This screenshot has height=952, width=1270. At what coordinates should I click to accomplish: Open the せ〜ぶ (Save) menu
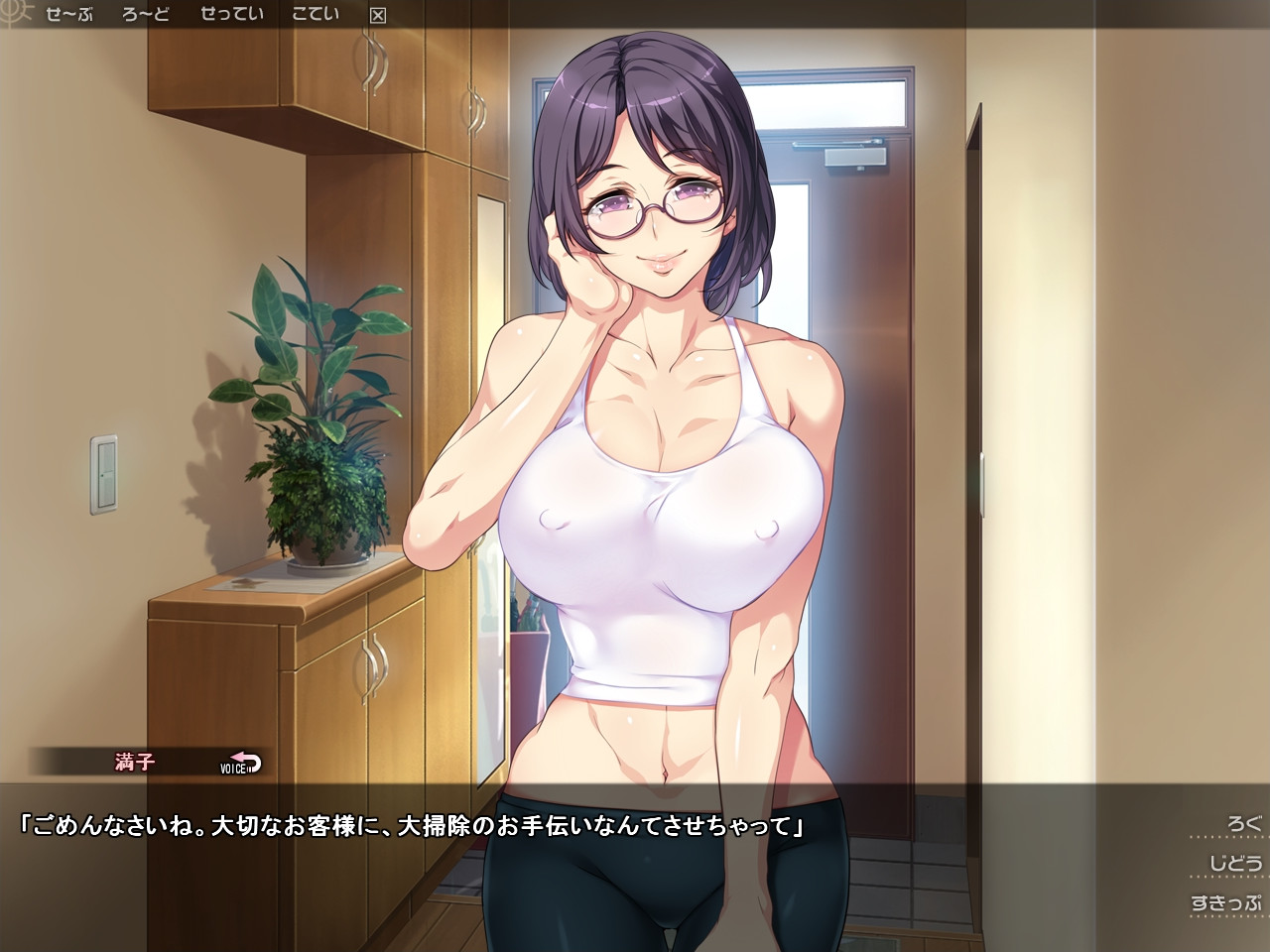pyautogui.click(x=69, y=14)
